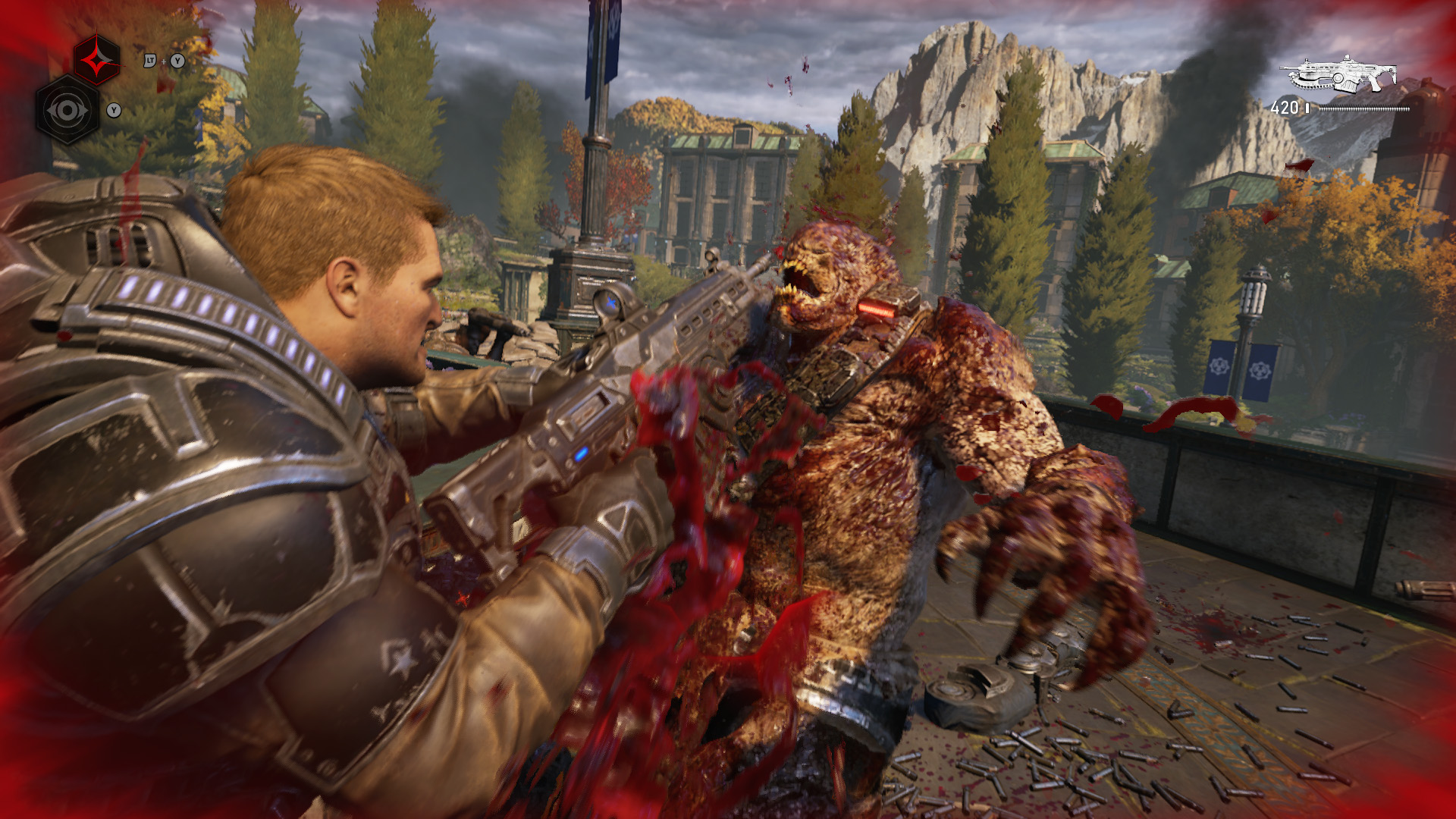Click the scope sight on the Lancer HUD icon
The height and width of the screenshot is (819, 1456).
tap(1347, 58)
